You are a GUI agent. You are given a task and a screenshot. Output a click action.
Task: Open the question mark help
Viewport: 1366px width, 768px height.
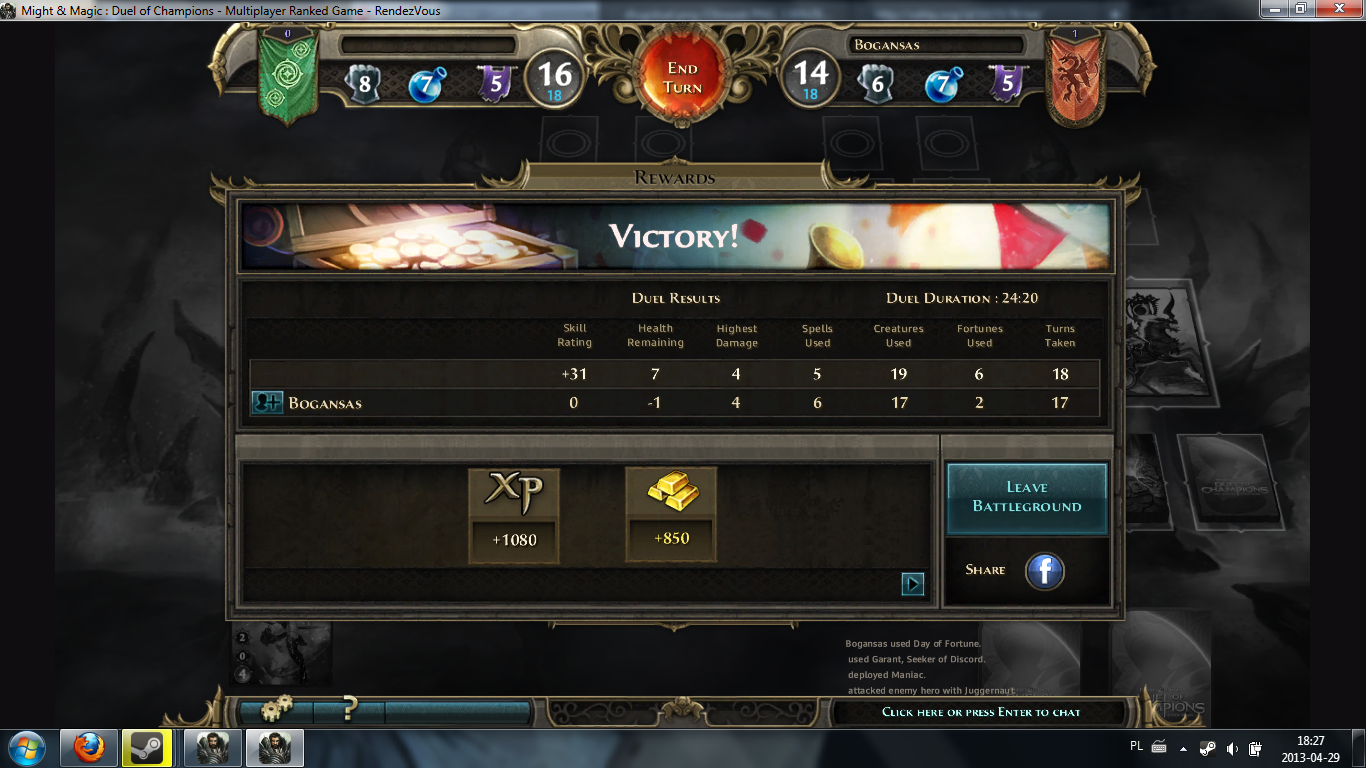(349, 710)
